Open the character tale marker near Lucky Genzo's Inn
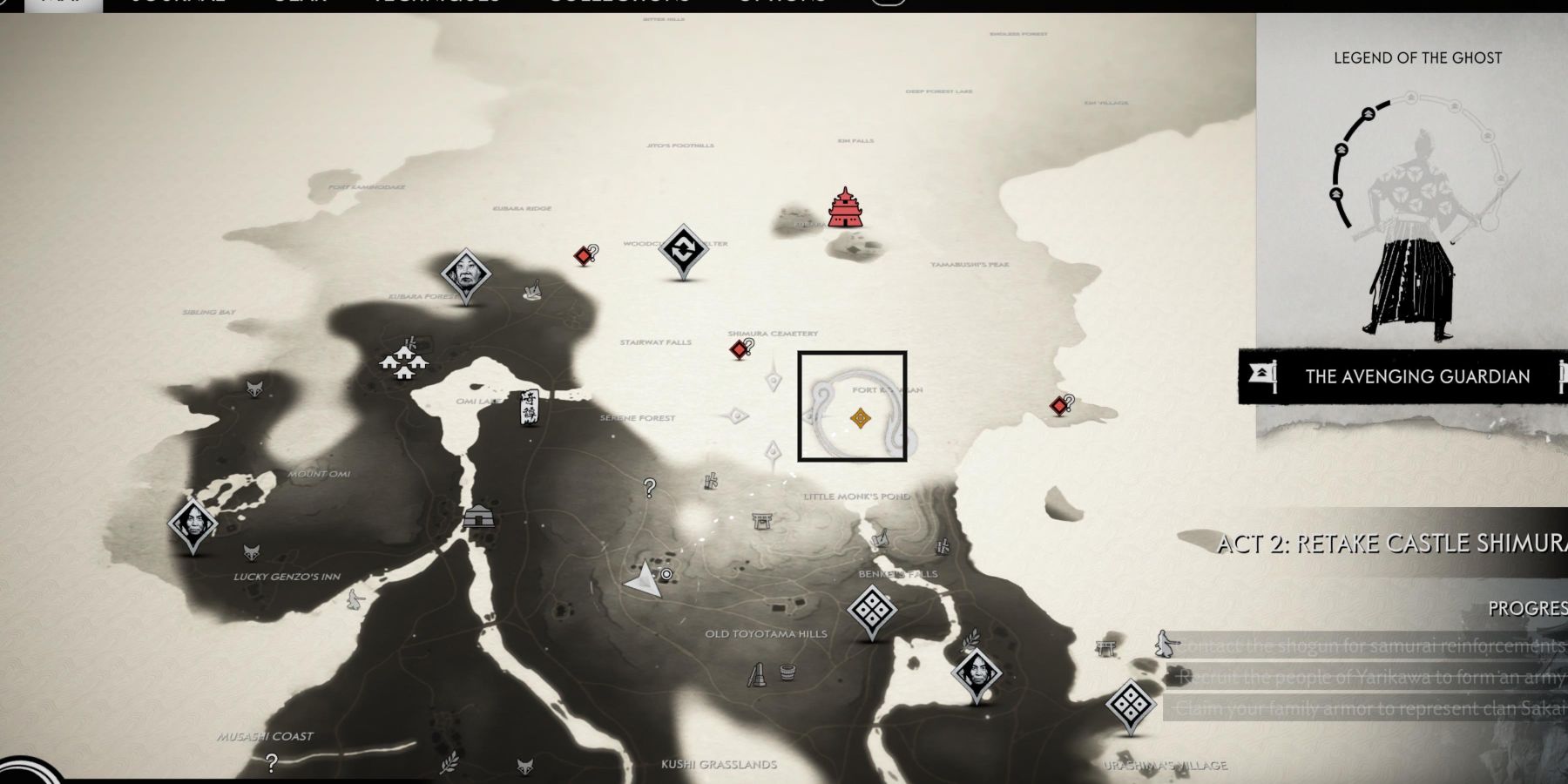1568x784 pixels. pyautogui.click(x=193, y=523)
